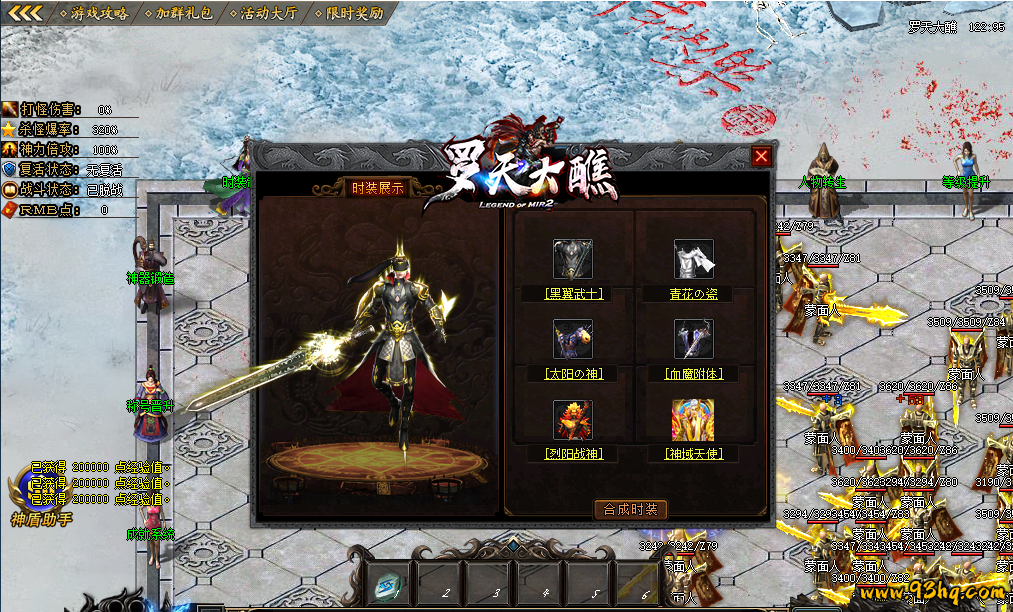Screen dimensions: 1013x612
Task: Choose the 太阳の神 costume link
Action: [x=574, y=374]
